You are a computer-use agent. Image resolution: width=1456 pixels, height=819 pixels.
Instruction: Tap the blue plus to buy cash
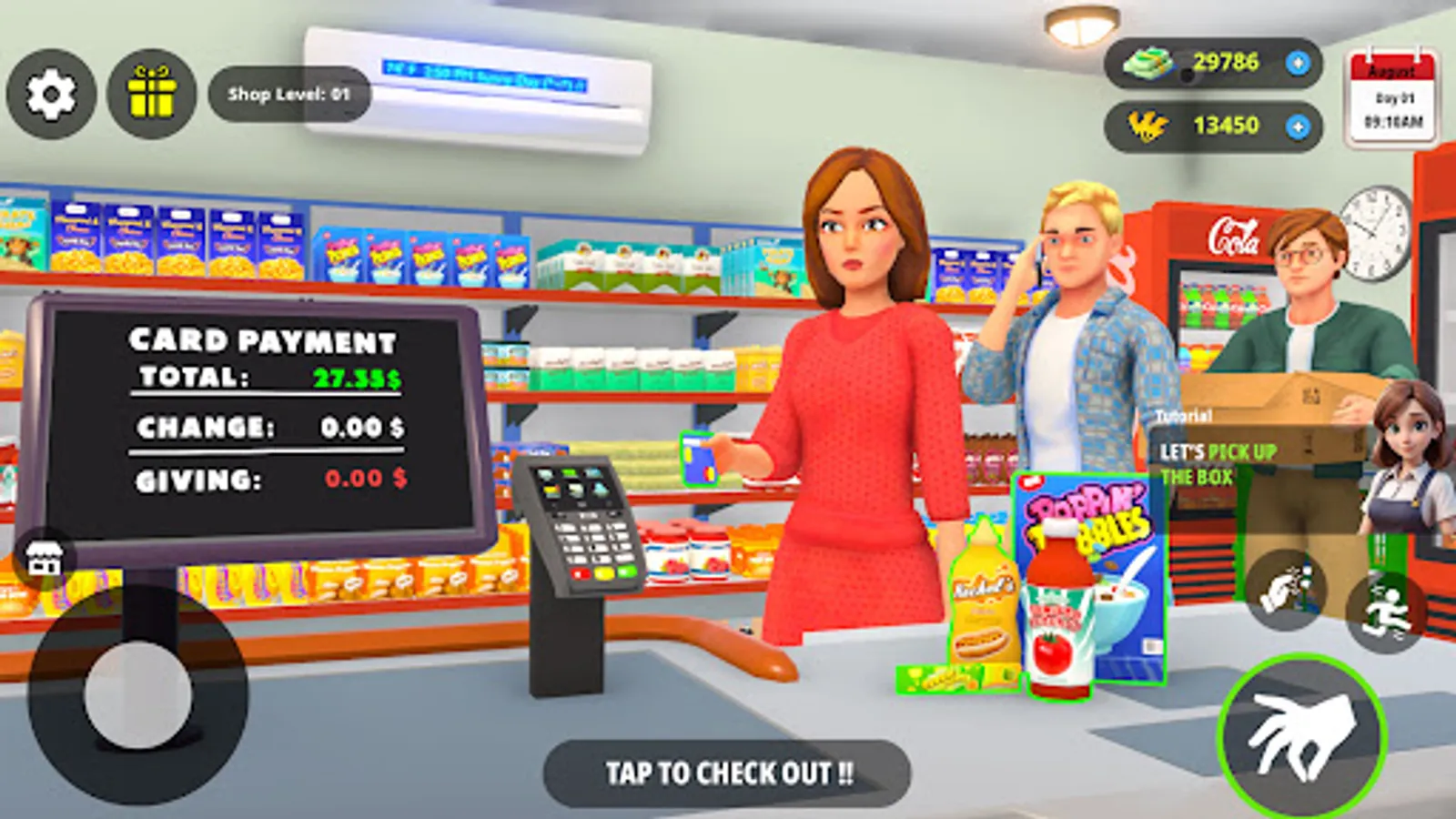[x=1295, y=62]
